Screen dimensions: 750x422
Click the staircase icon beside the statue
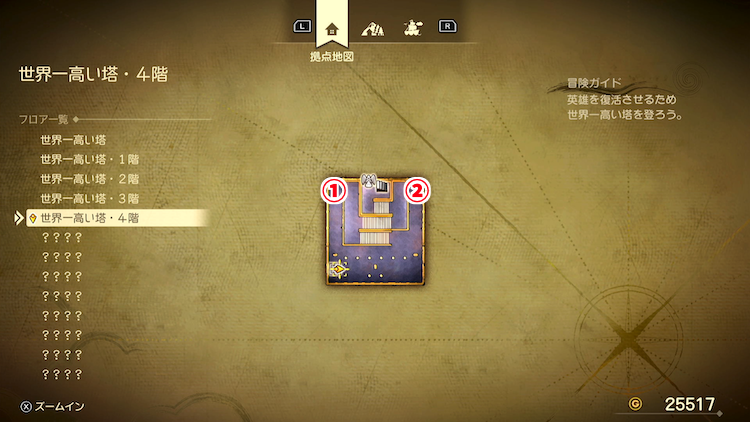pyautogui.click(x=383, y=186)
